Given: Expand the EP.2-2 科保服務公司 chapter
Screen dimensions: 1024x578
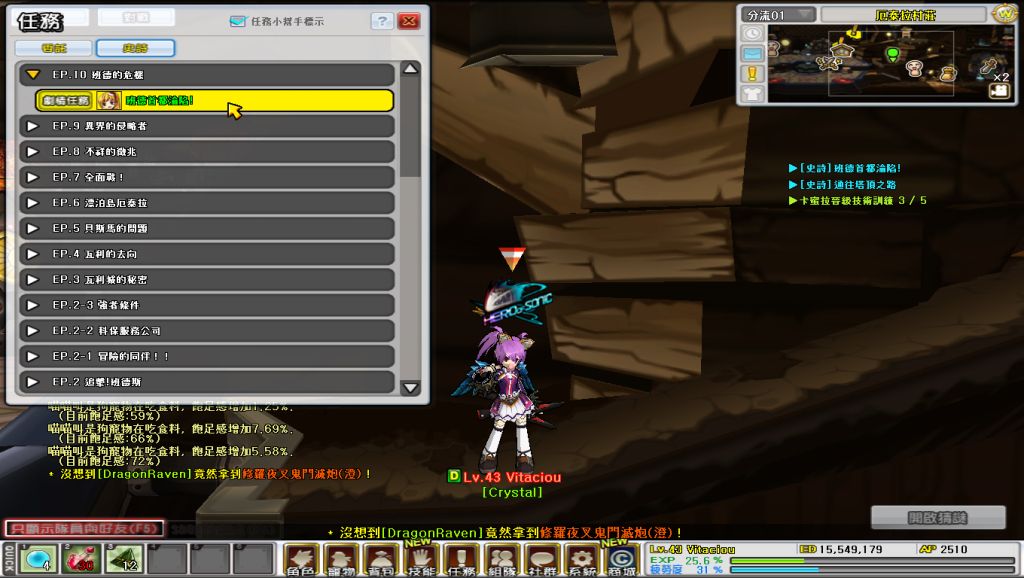Looking at the screenshot, I should [x=33, y=330].
